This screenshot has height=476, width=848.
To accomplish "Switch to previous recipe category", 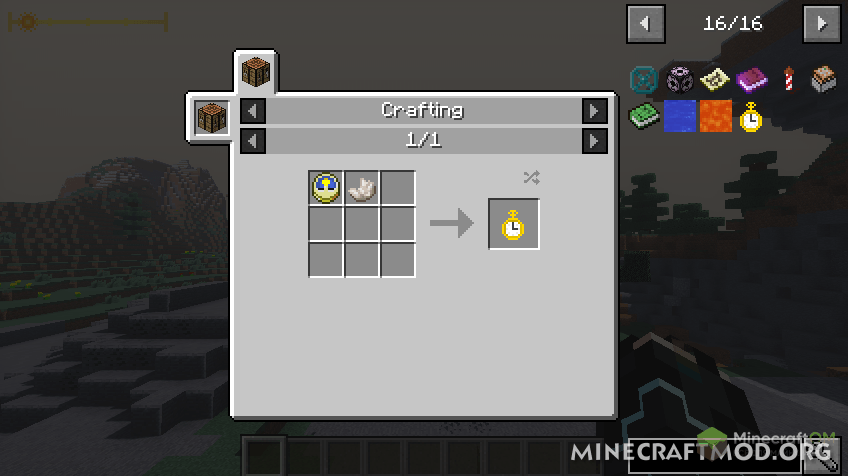I will (x=254, y=111).
